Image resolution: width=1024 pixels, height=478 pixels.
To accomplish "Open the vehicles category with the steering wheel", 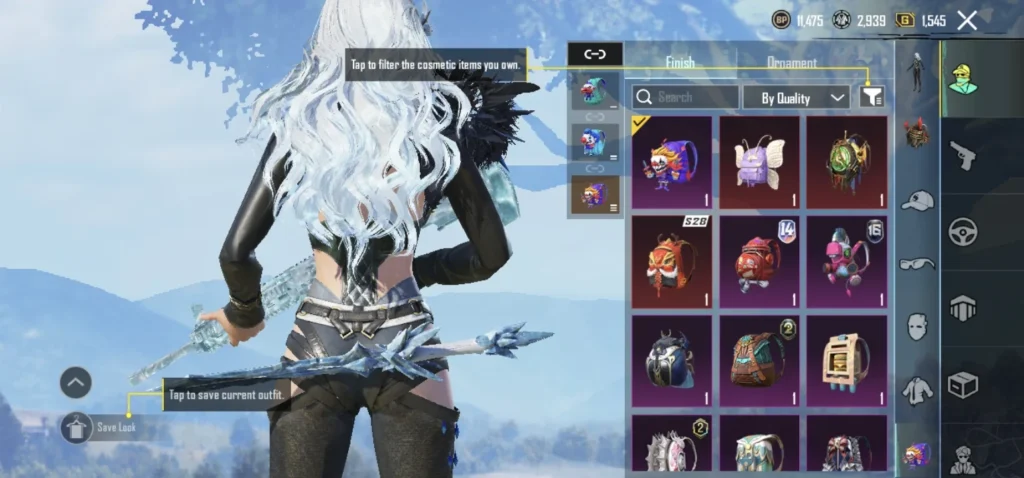I will tap(963, 231).
